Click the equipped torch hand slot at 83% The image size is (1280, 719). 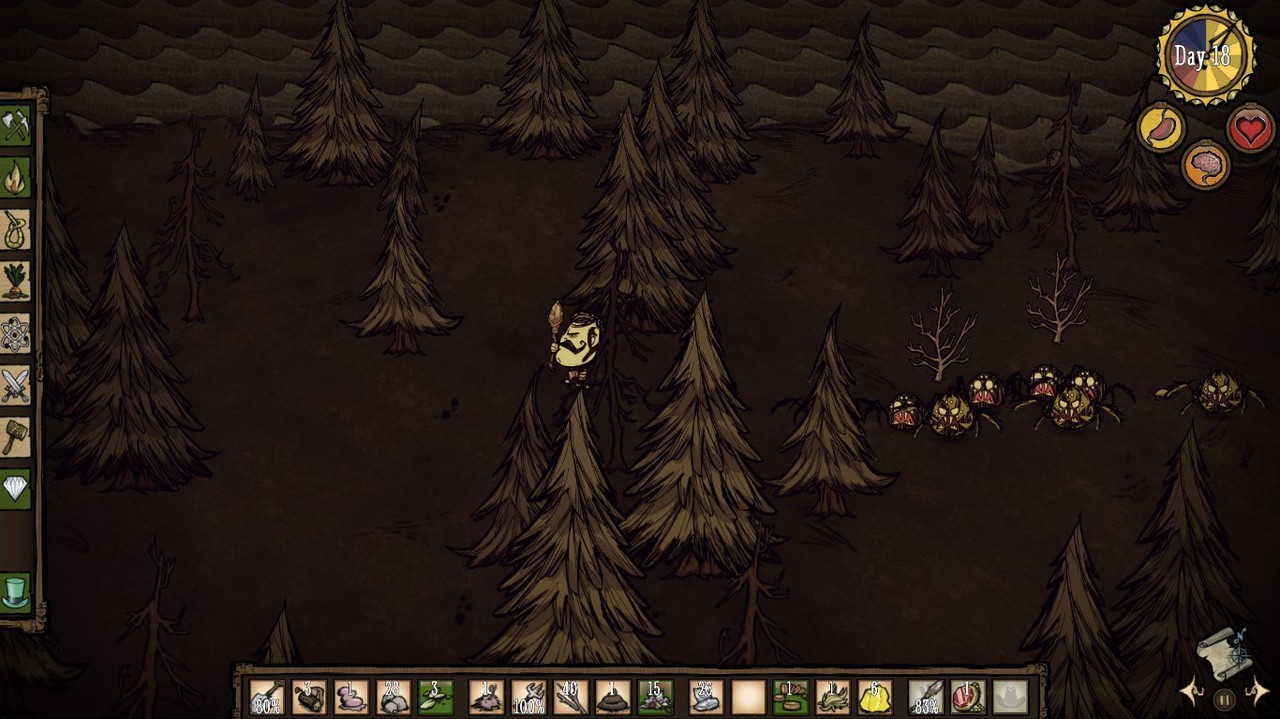pos(926,697)
